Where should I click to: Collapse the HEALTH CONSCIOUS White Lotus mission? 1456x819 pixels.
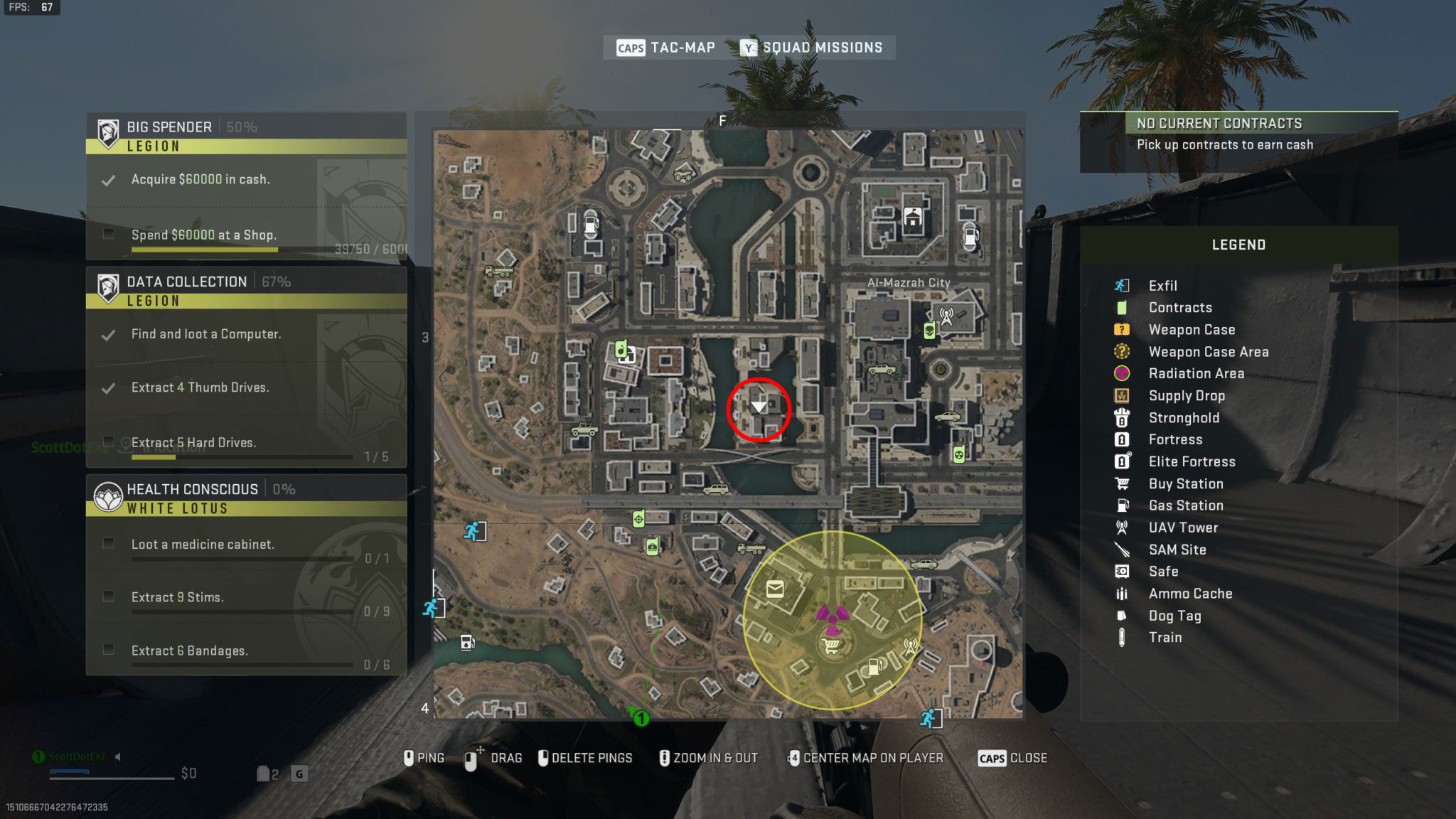192,489
